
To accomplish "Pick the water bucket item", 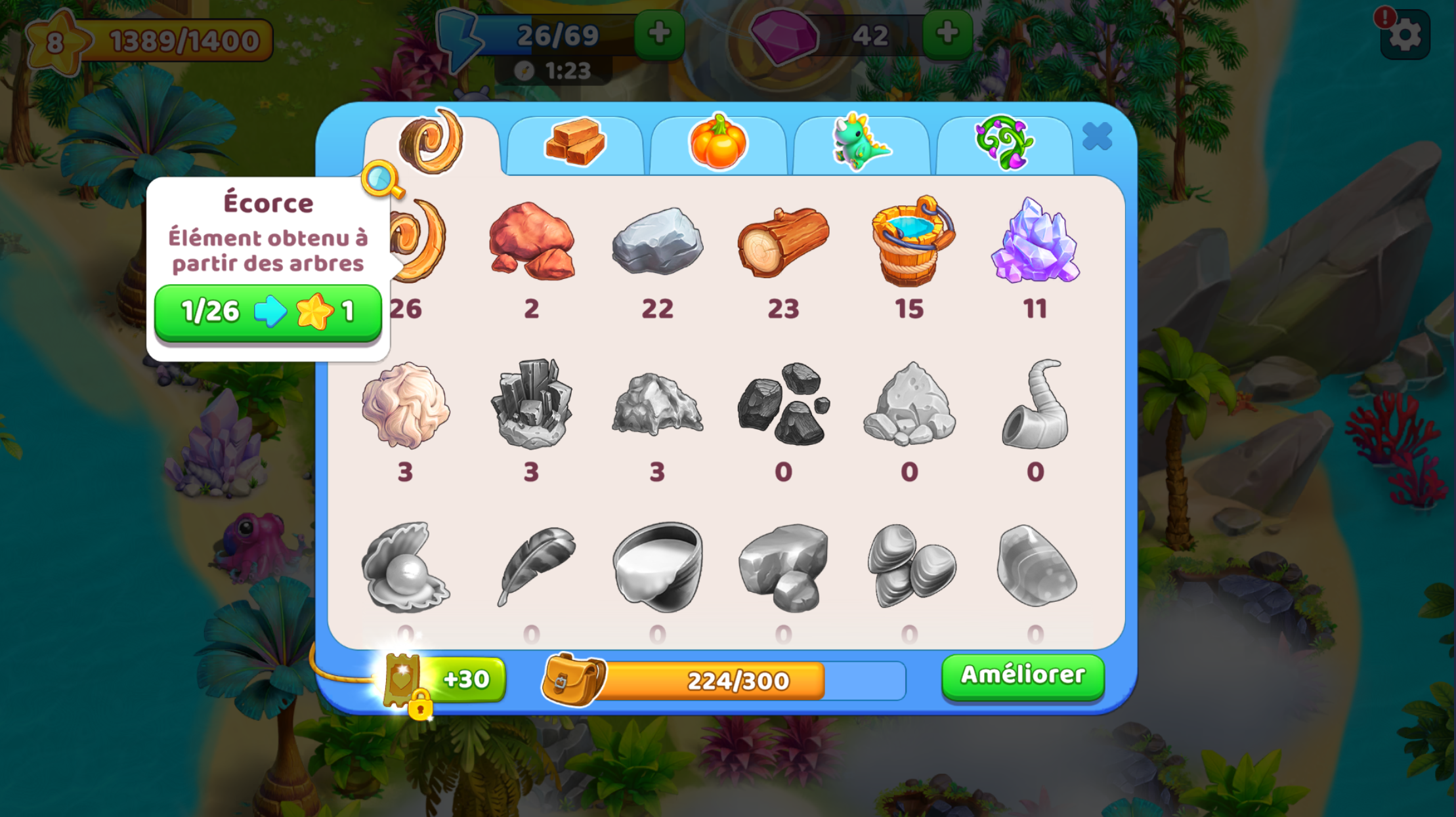I will 910,241.
